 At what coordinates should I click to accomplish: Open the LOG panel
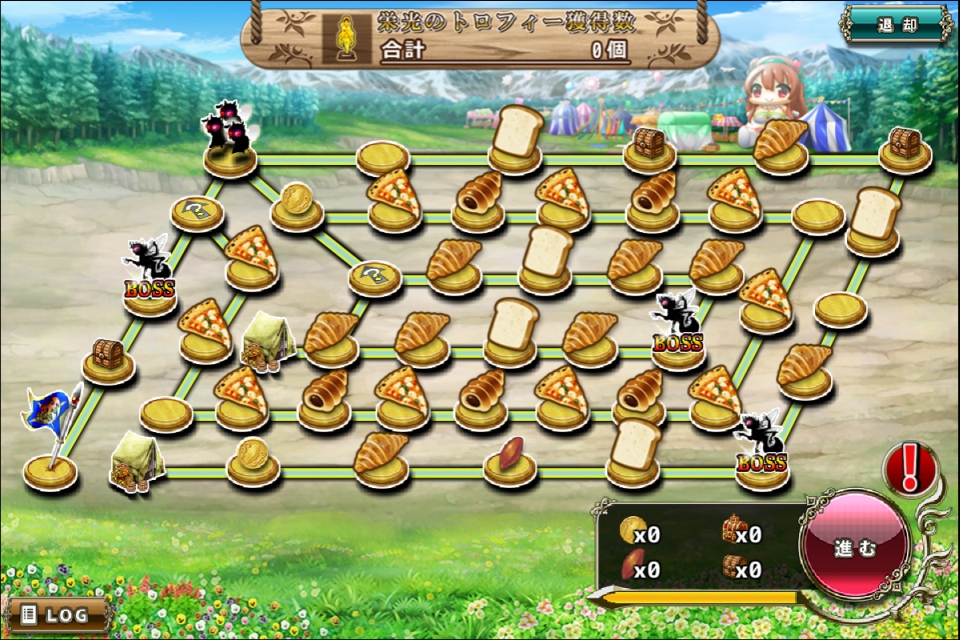(x=57, y=613)
